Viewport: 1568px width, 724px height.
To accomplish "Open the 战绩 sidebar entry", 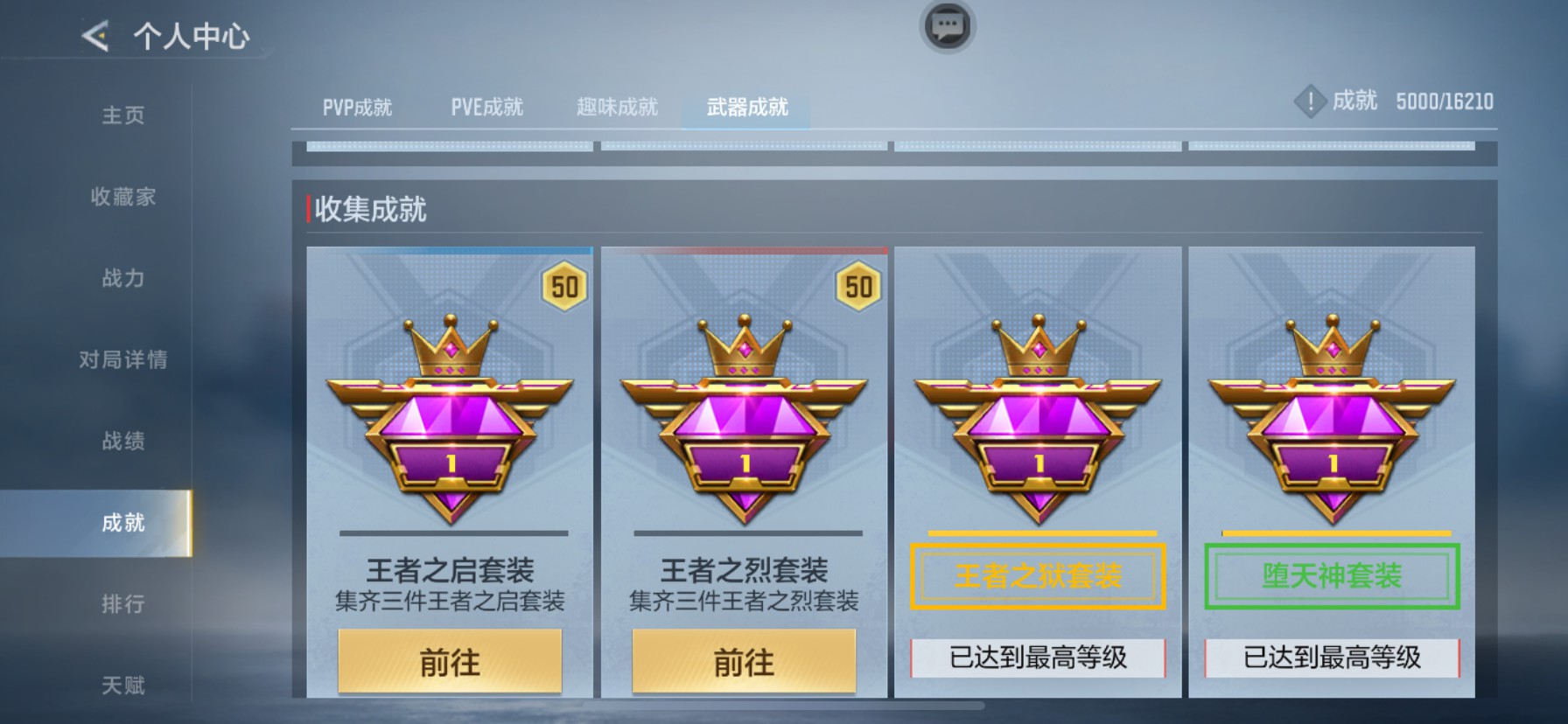I will point(121,442).
